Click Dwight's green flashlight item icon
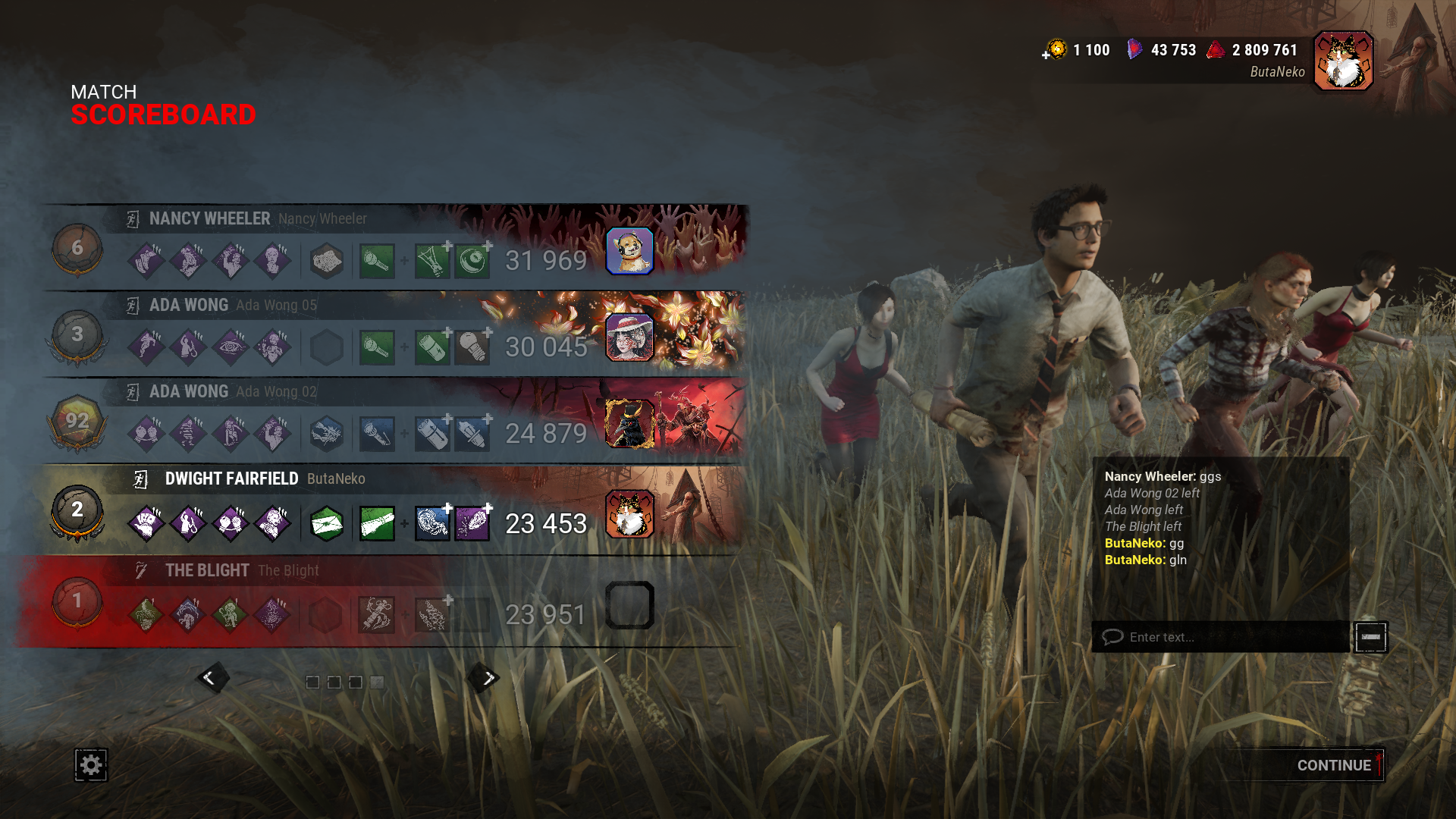The image size is (1456, 819). (x=377, y=523)
